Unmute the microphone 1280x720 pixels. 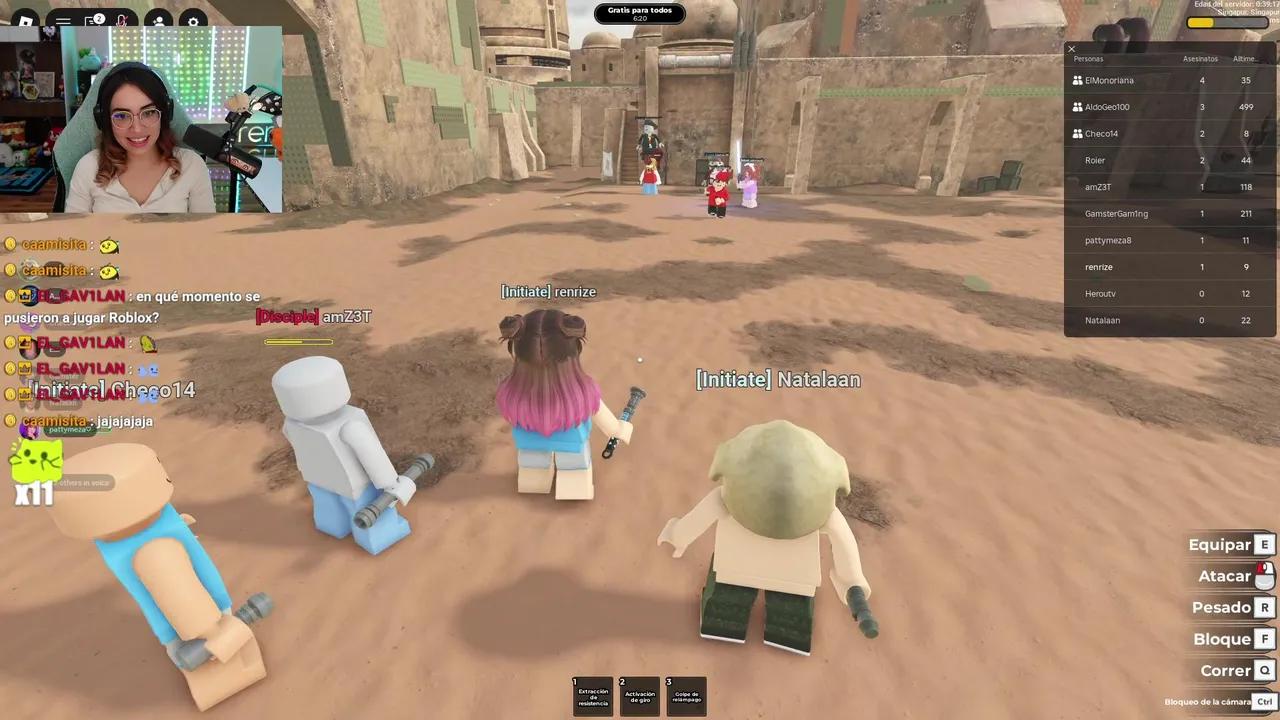tap(122, 22)
